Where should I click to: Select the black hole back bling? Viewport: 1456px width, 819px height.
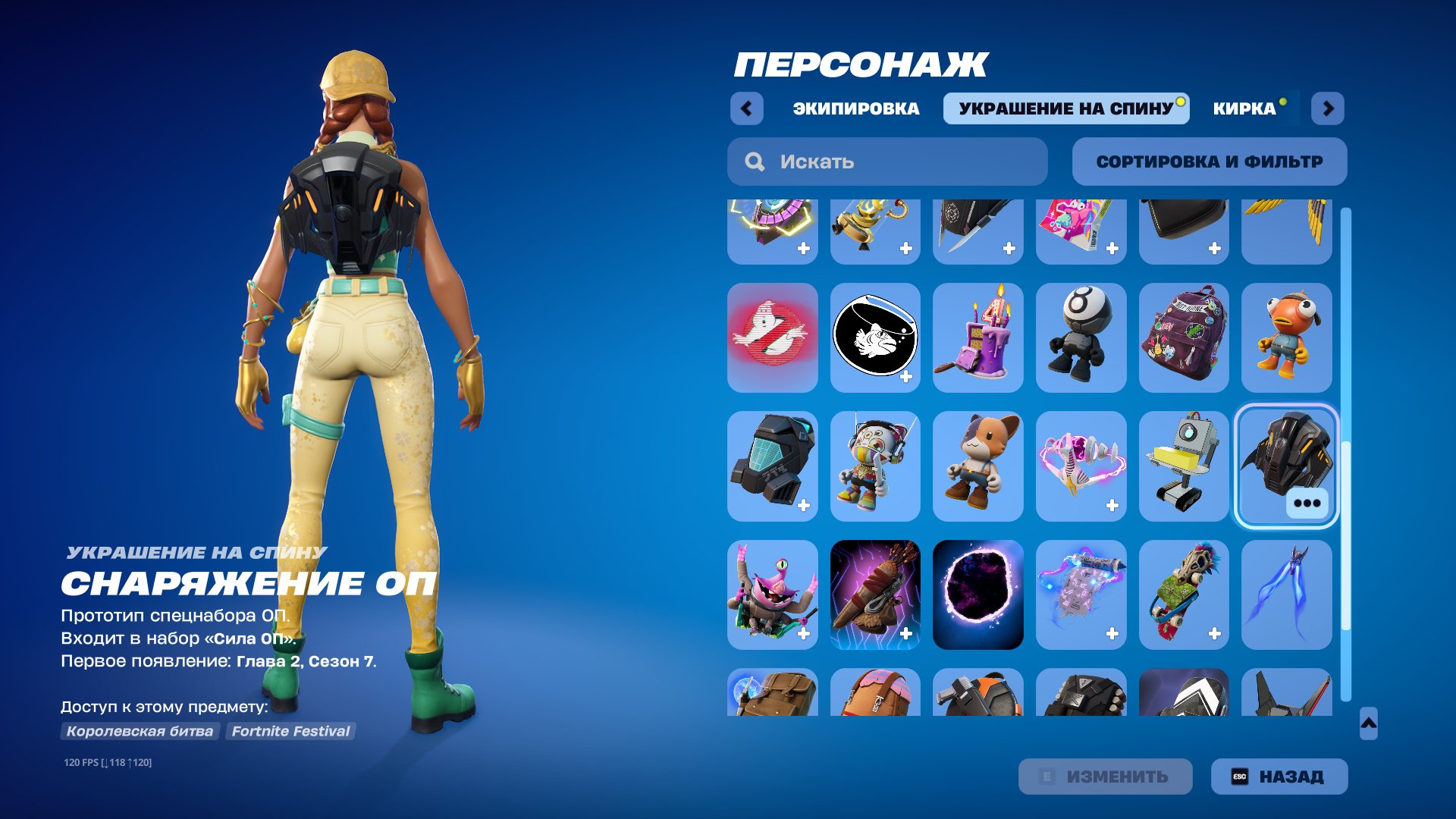(978, 595)
